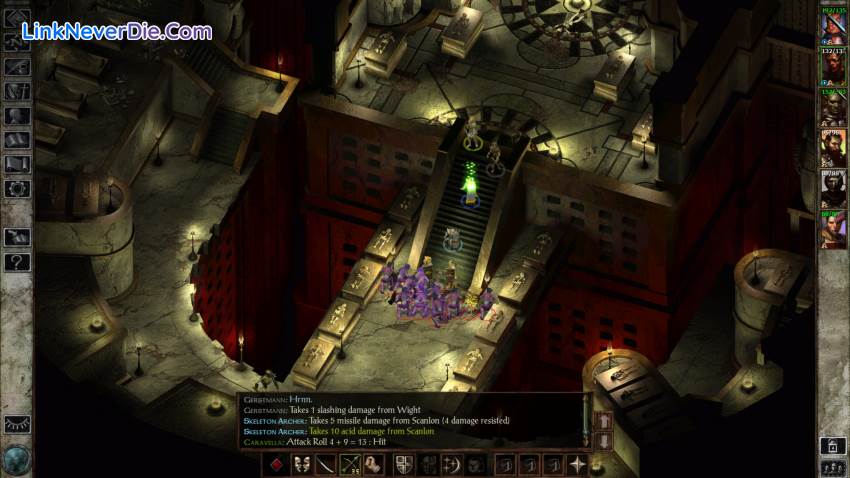Use the fist attack action
This screenshot has width=850, height=478.
coord(374,464)
